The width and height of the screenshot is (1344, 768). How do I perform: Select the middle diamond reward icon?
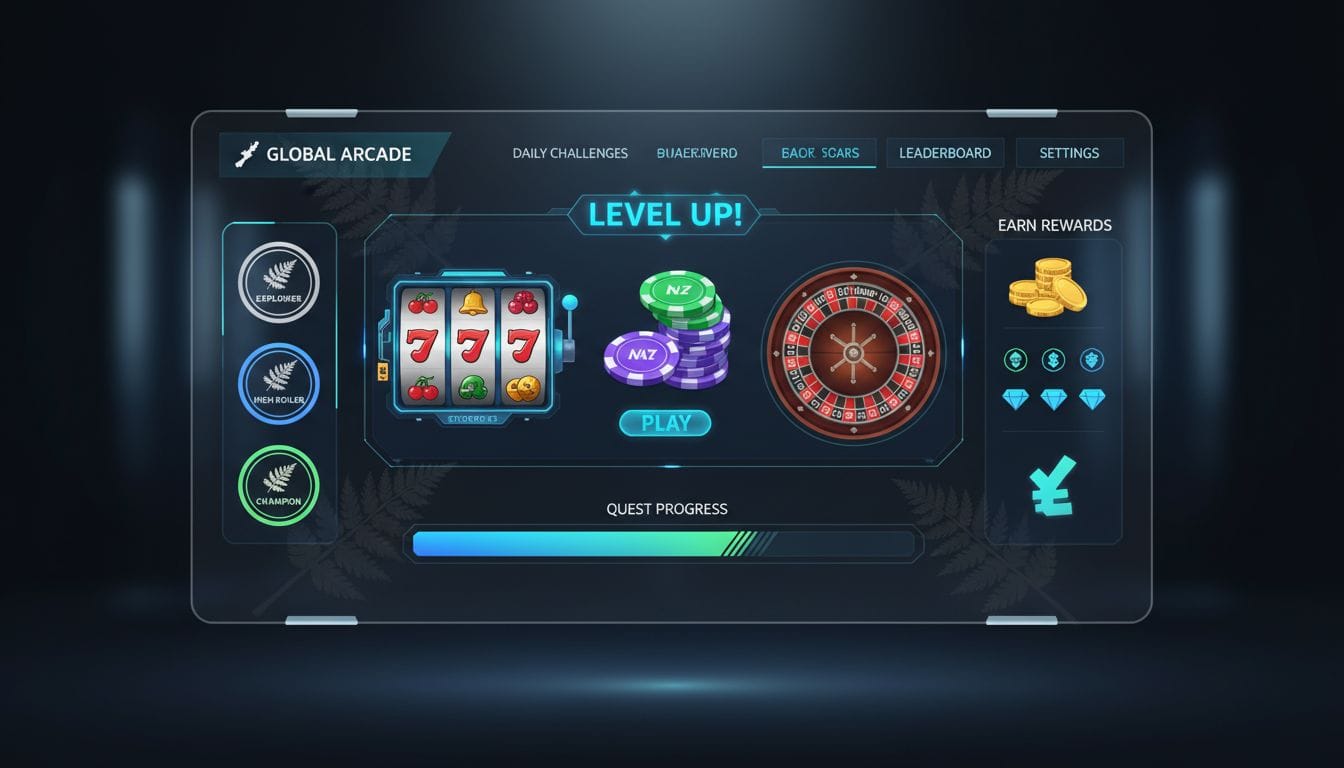1052,397
